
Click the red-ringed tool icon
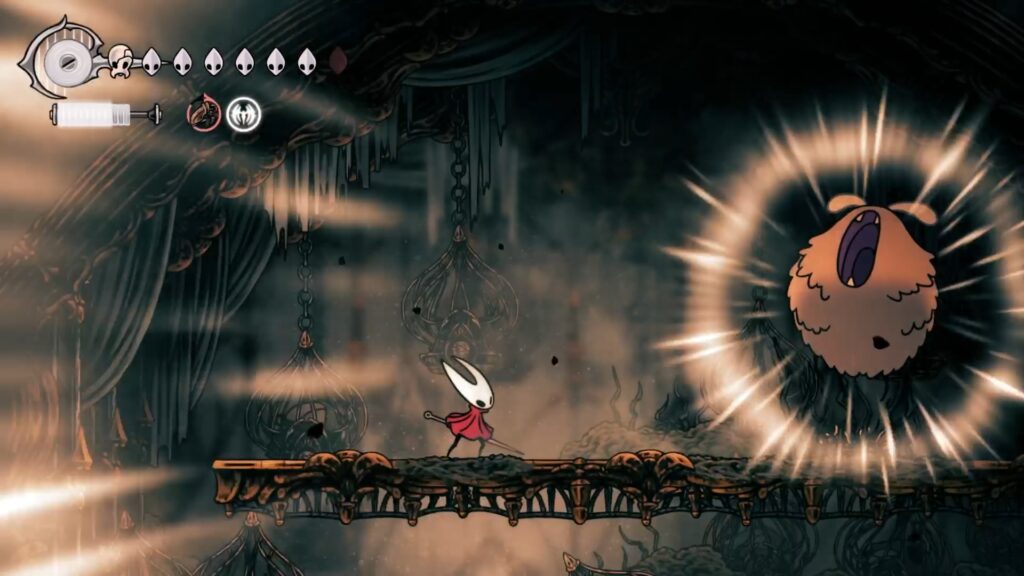click(203, 112)
